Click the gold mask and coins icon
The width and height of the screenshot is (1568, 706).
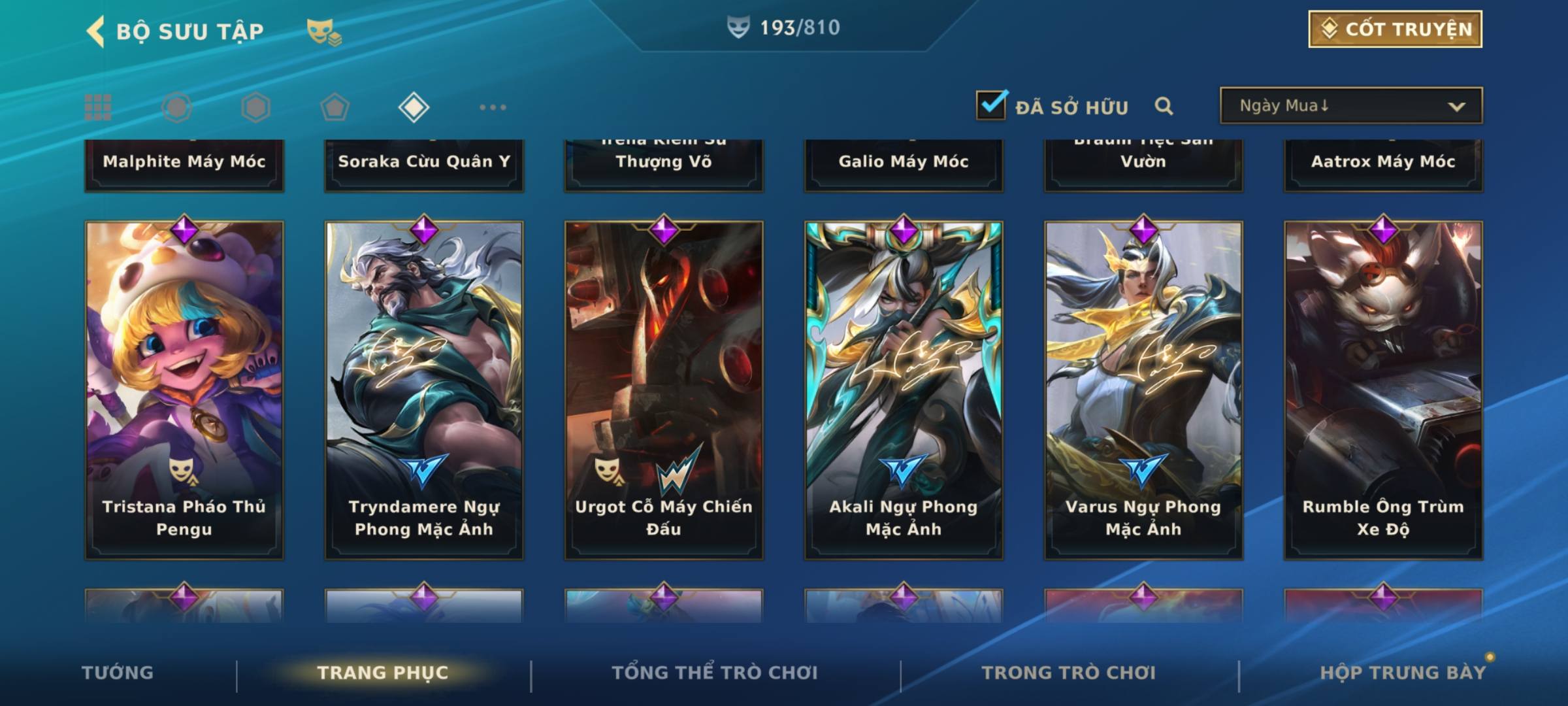pos(324,31)
